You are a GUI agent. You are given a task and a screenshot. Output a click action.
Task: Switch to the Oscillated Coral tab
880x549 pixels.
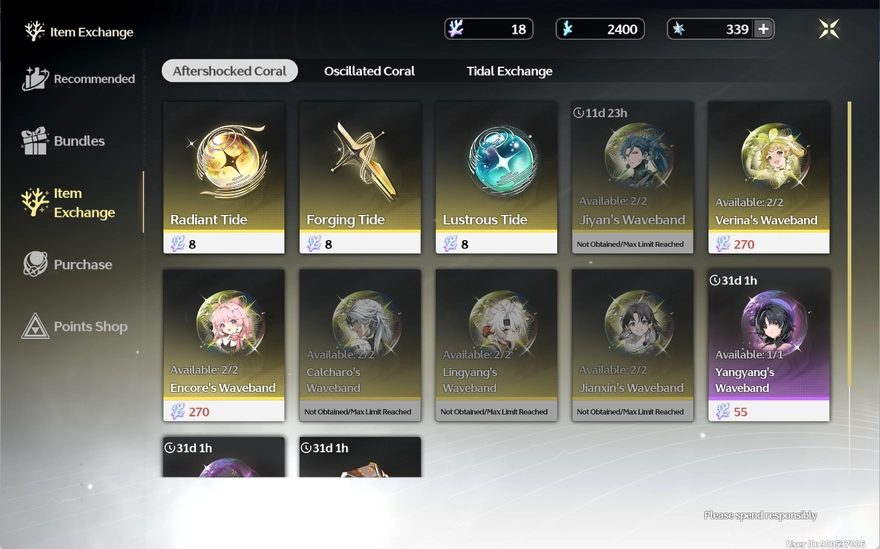tap(369, 71)
